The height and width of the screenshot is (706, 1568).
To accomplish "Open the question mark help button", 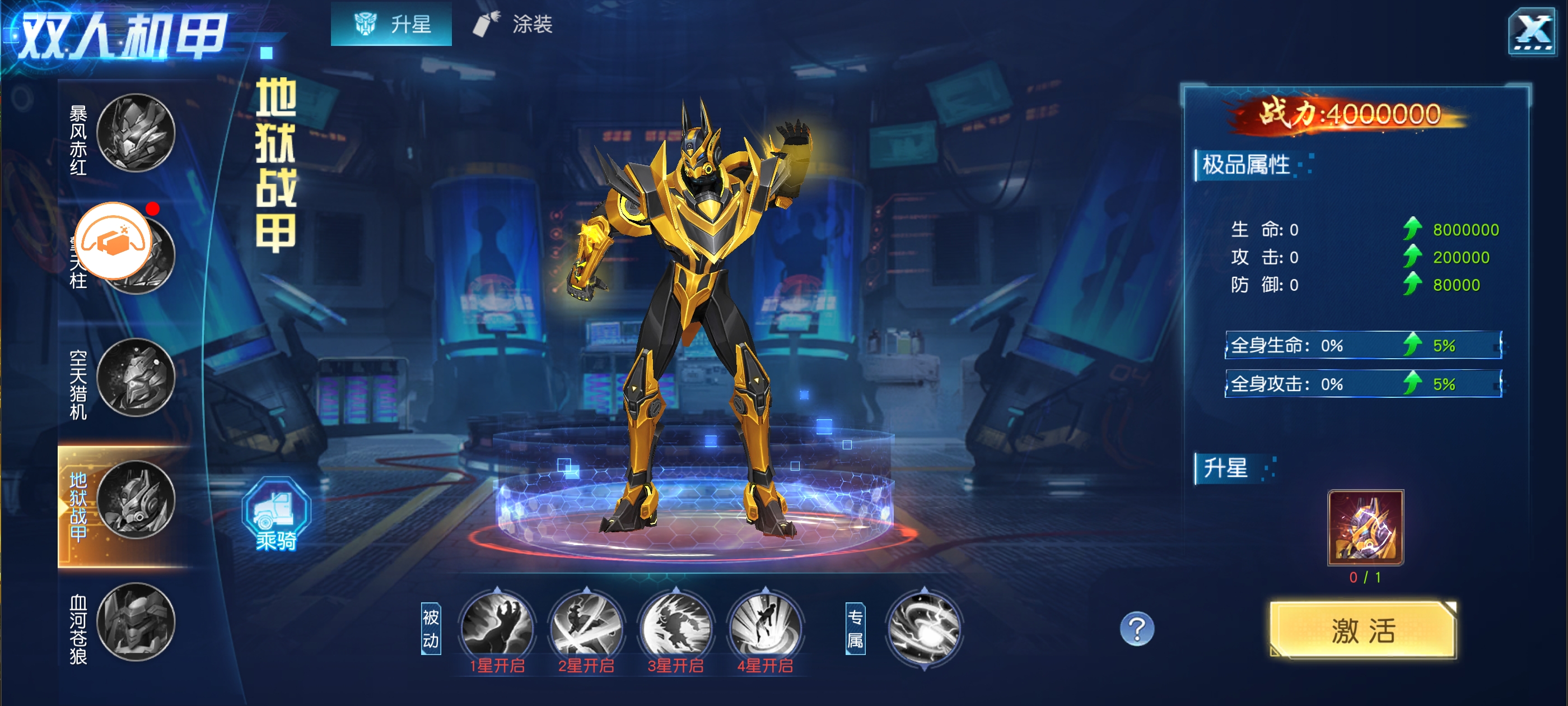I will [x=1136, y=629].
